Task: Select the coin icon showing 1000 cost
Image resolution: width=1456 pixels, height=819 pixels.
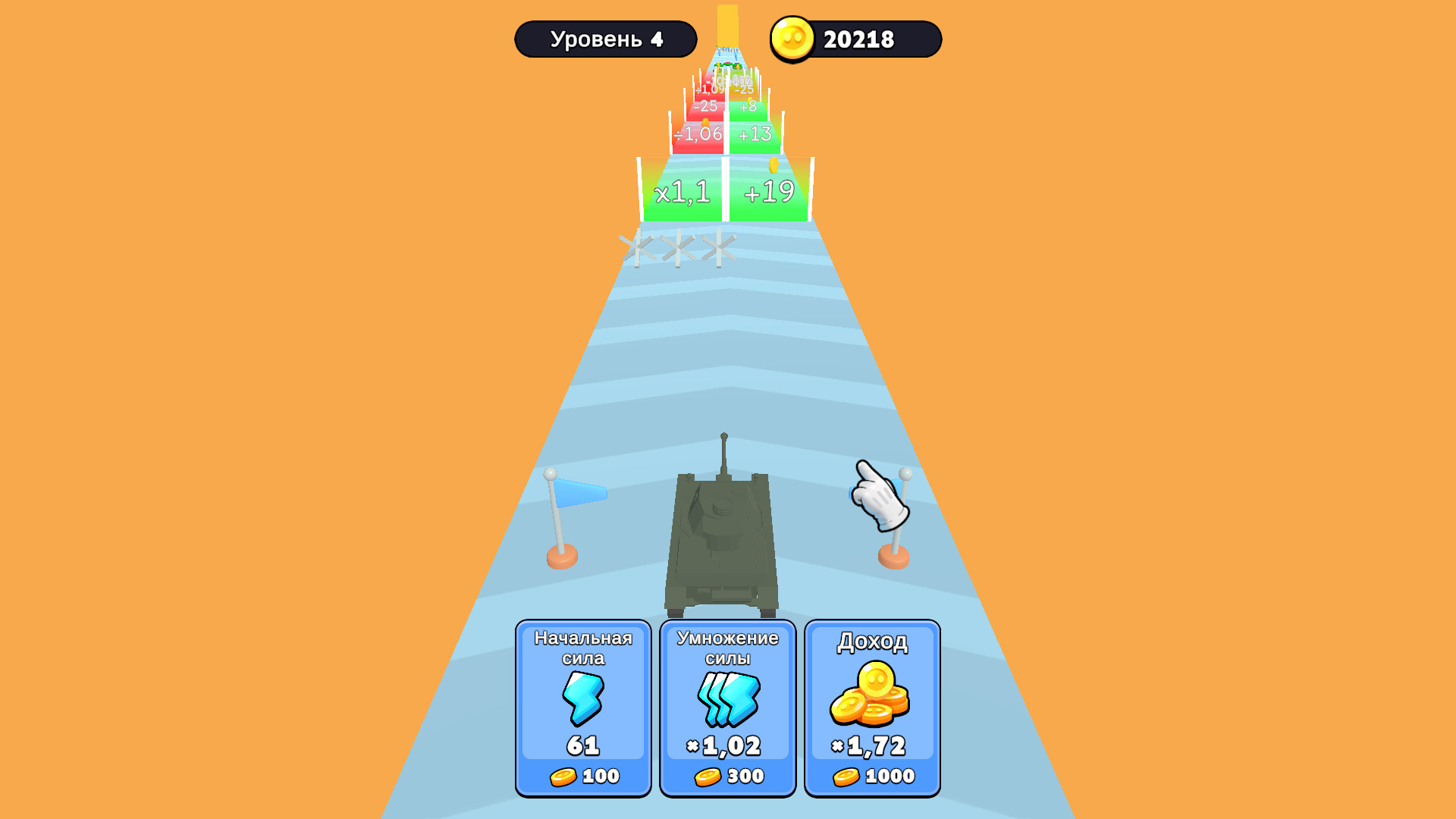Action: [x=847, y=775]
